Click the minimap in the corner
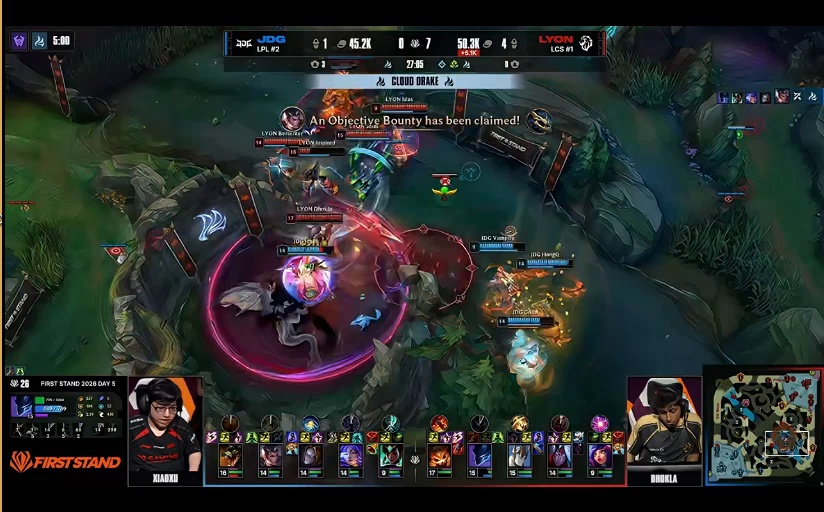This screenshot has height=512, width=824. [762, 428]
